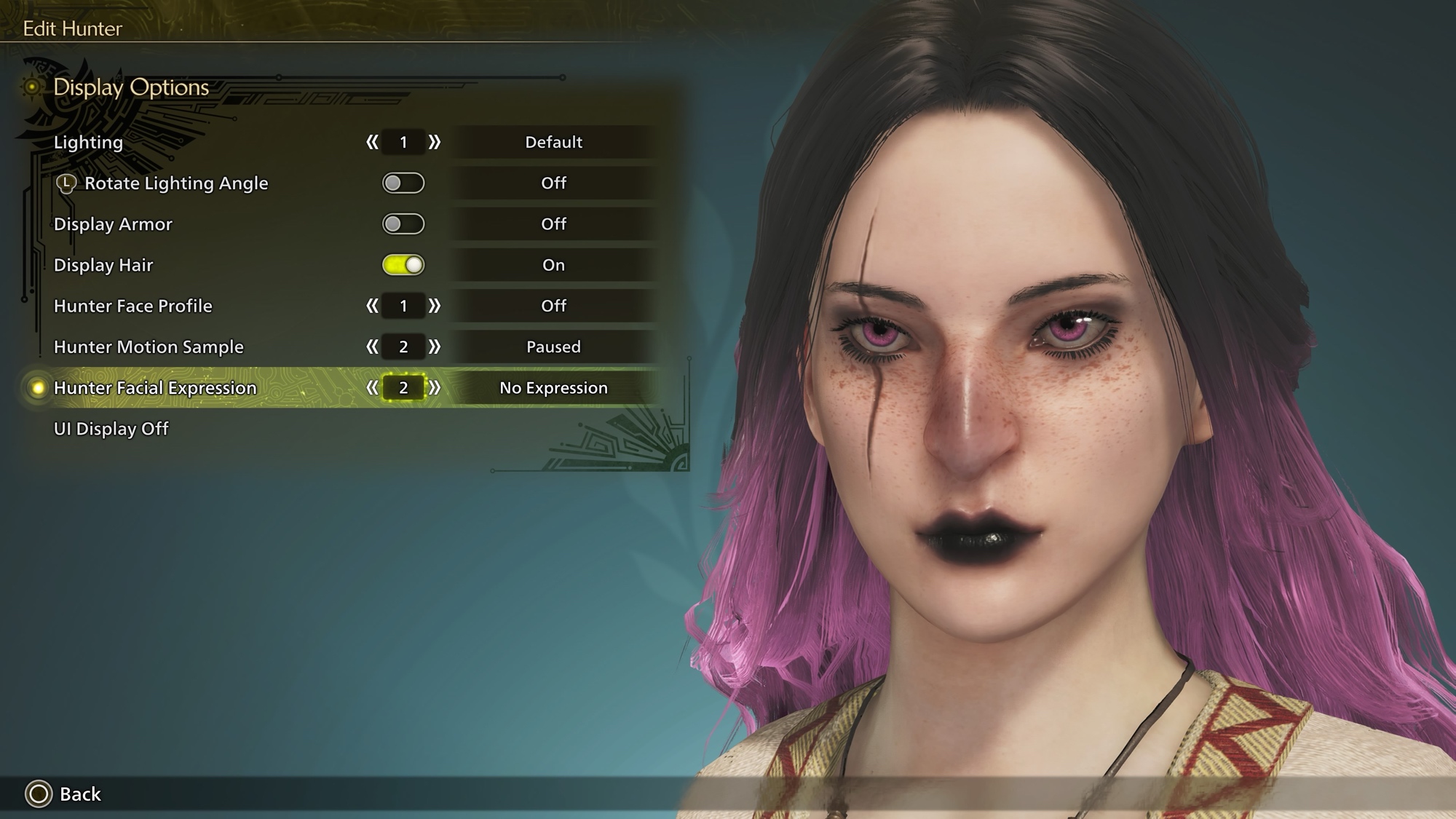Screen dimensions: 1456x819
Task: Click the right arrow next to Lighting
Action: click(435, 142)
